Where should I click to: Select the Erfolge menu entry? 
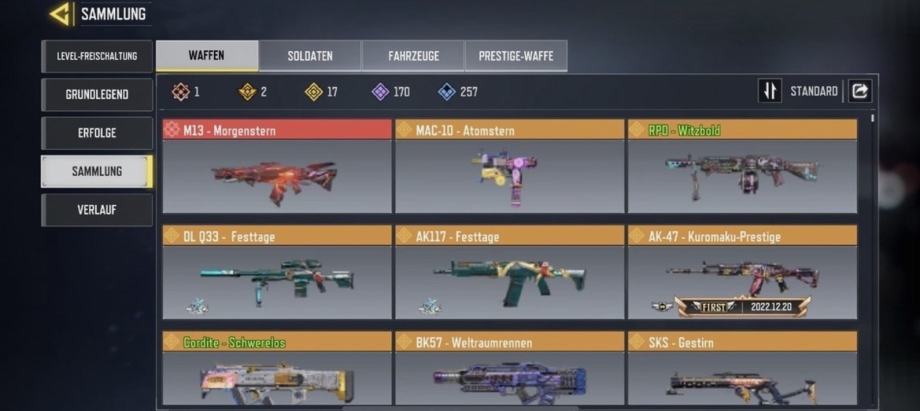(97, 133)
